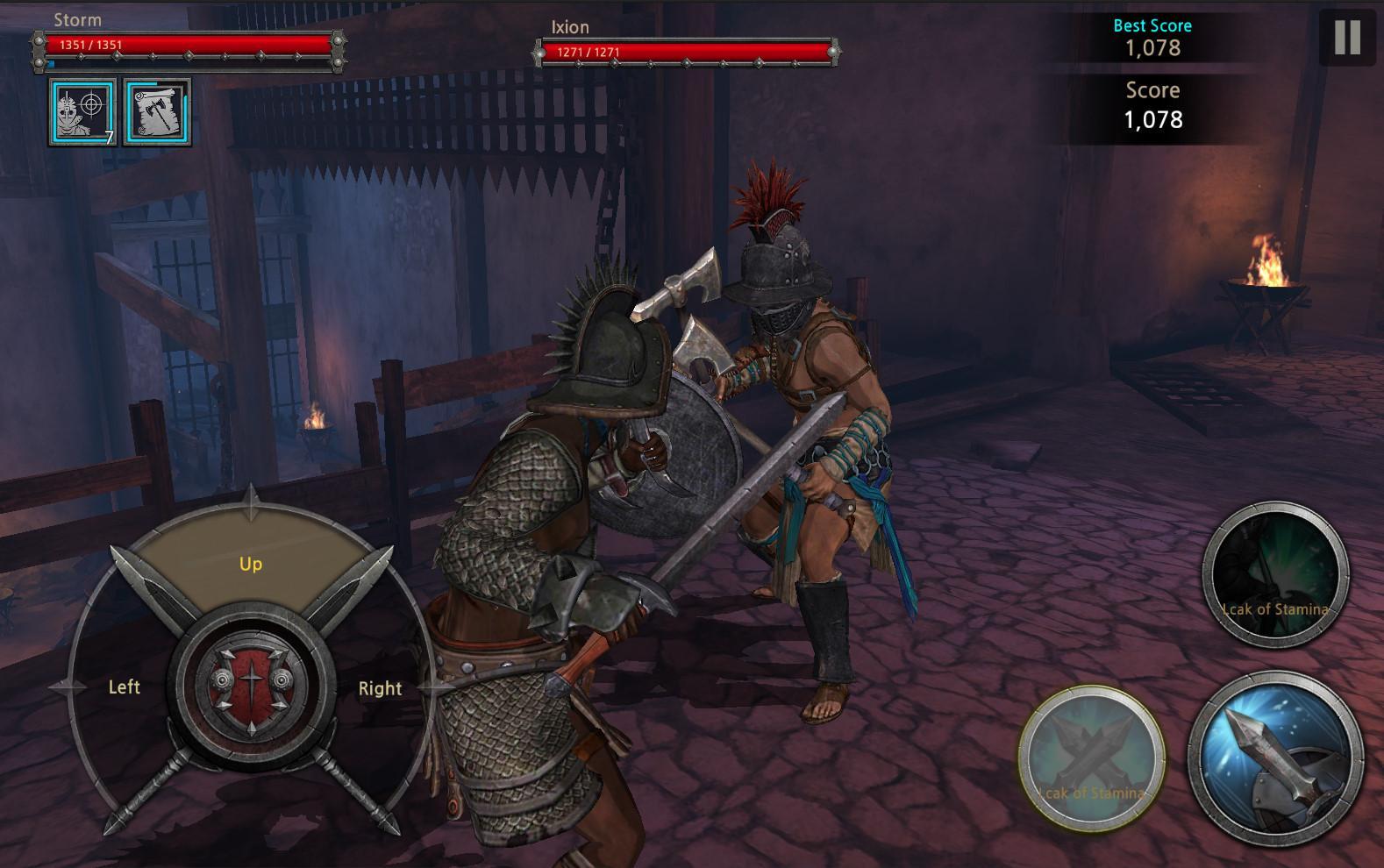Image resolution: width=1384 pixels, height=868 pixels.
Task: Use the glowing blue dagger attack button
Action: pyautogui.click(x=1274, y=758)
